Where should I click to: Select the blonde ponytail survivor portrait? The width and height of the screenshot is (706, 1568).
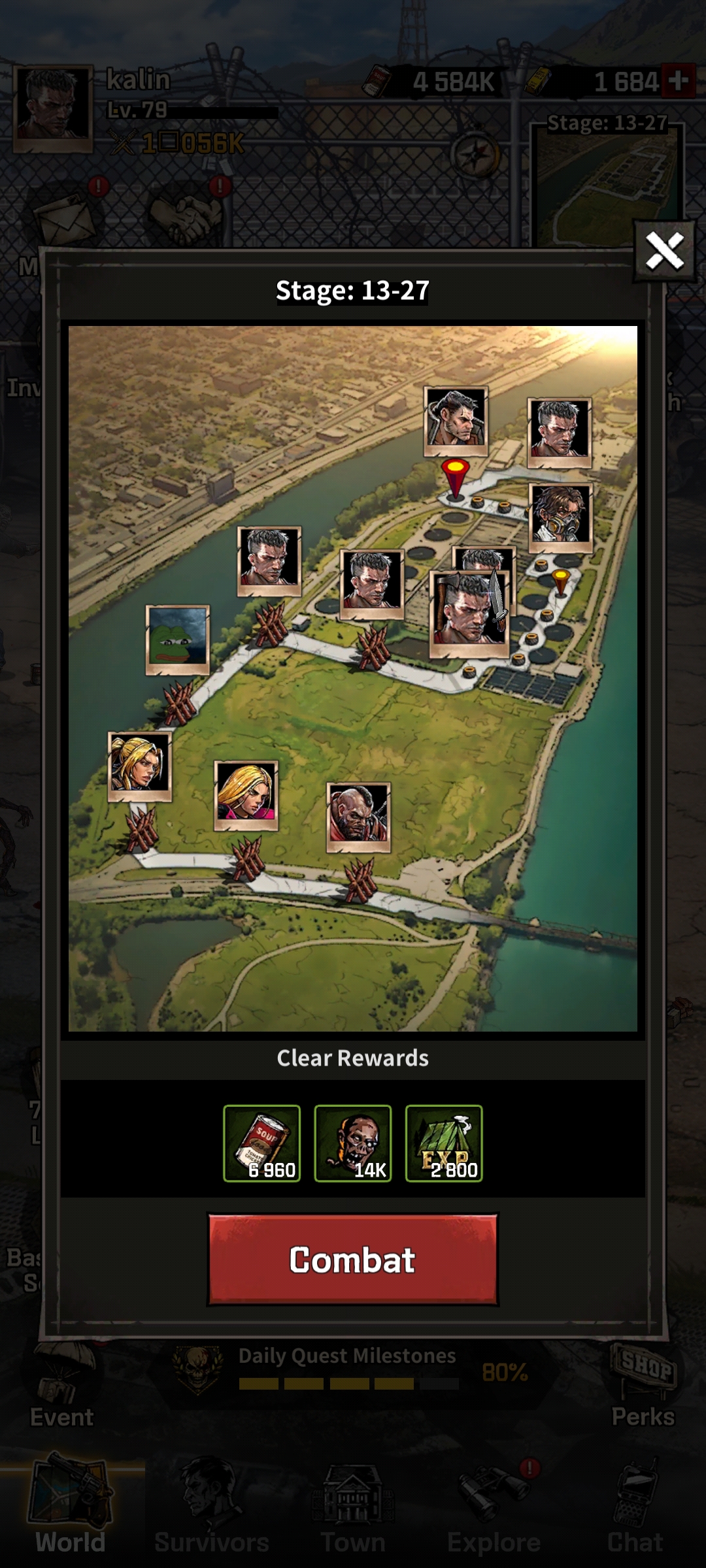(139, 764)
